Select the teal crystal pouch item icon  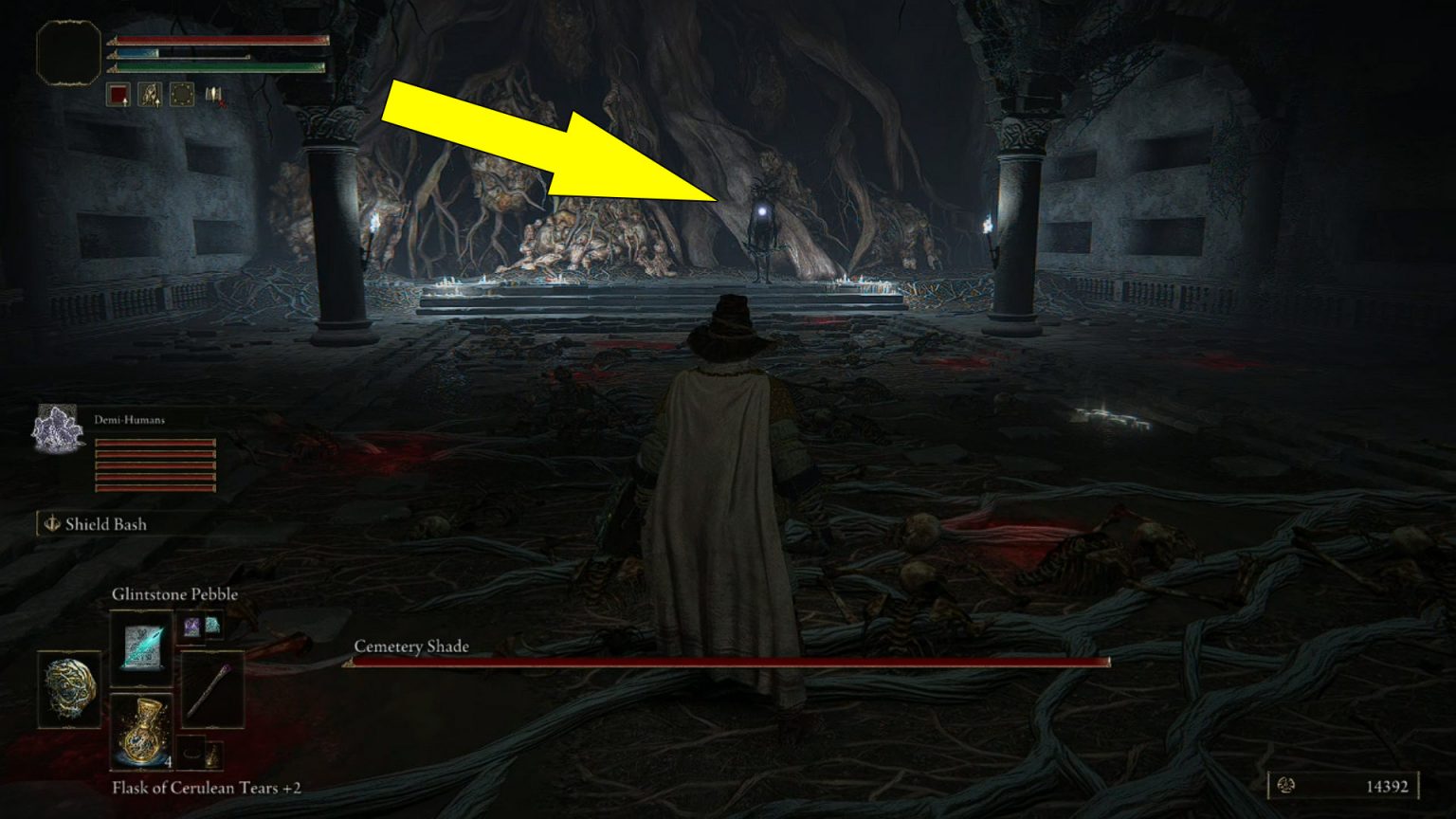(x=212, y=628)
